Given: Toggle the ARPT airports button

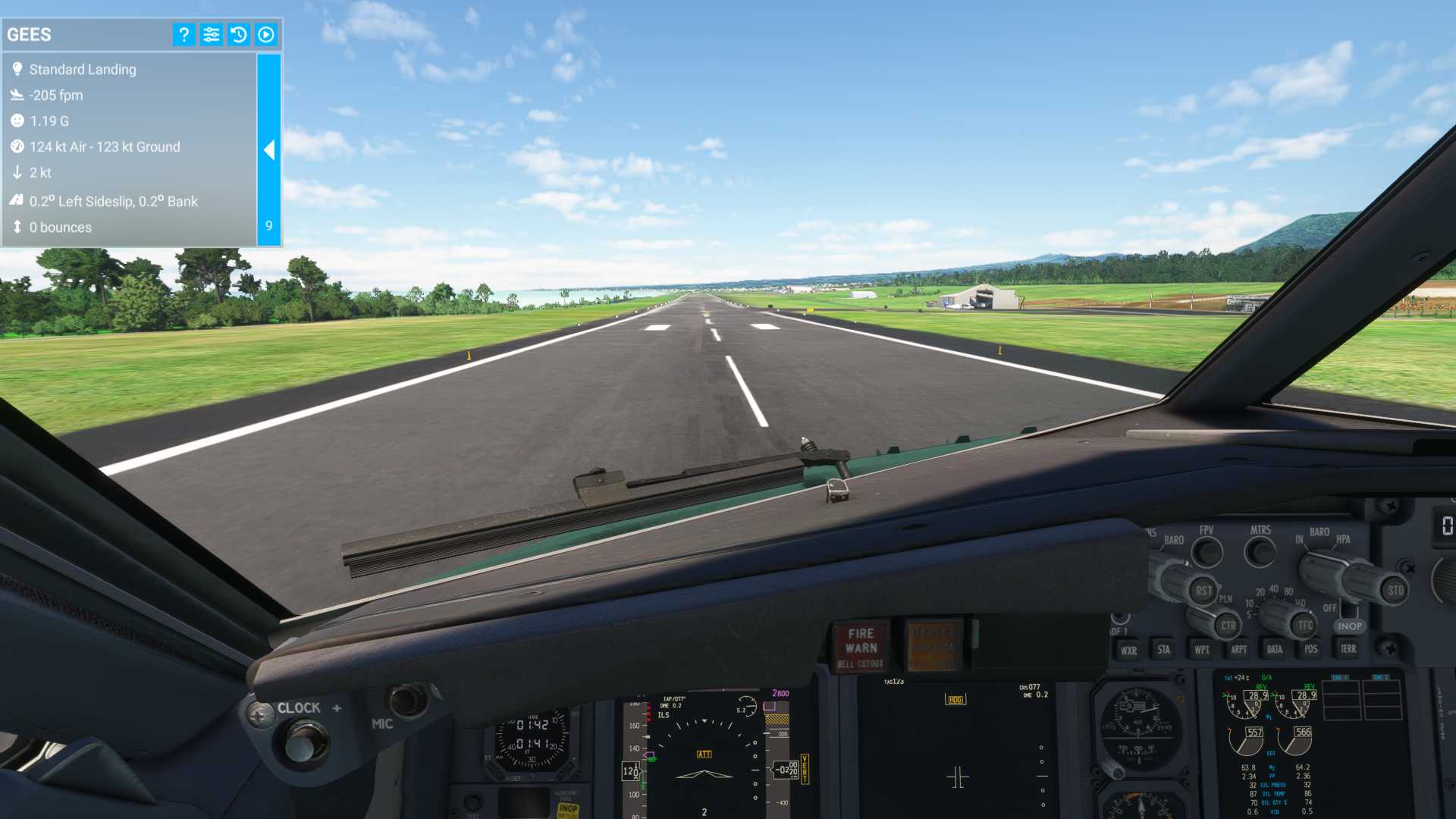Looking at the screenshot, I should point(1238,649).
